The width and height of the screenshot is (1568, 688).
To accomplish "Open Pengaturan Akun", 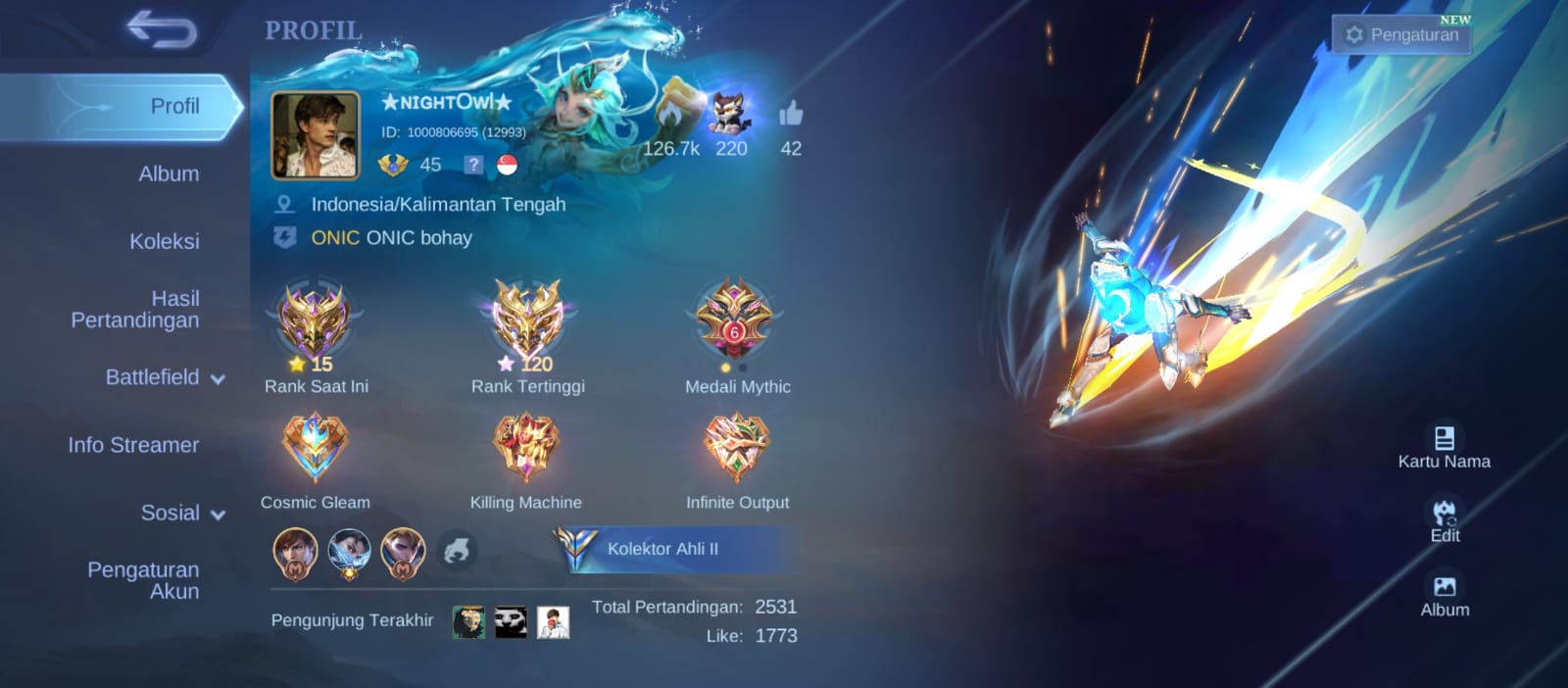I will click(x=143, y=580).
